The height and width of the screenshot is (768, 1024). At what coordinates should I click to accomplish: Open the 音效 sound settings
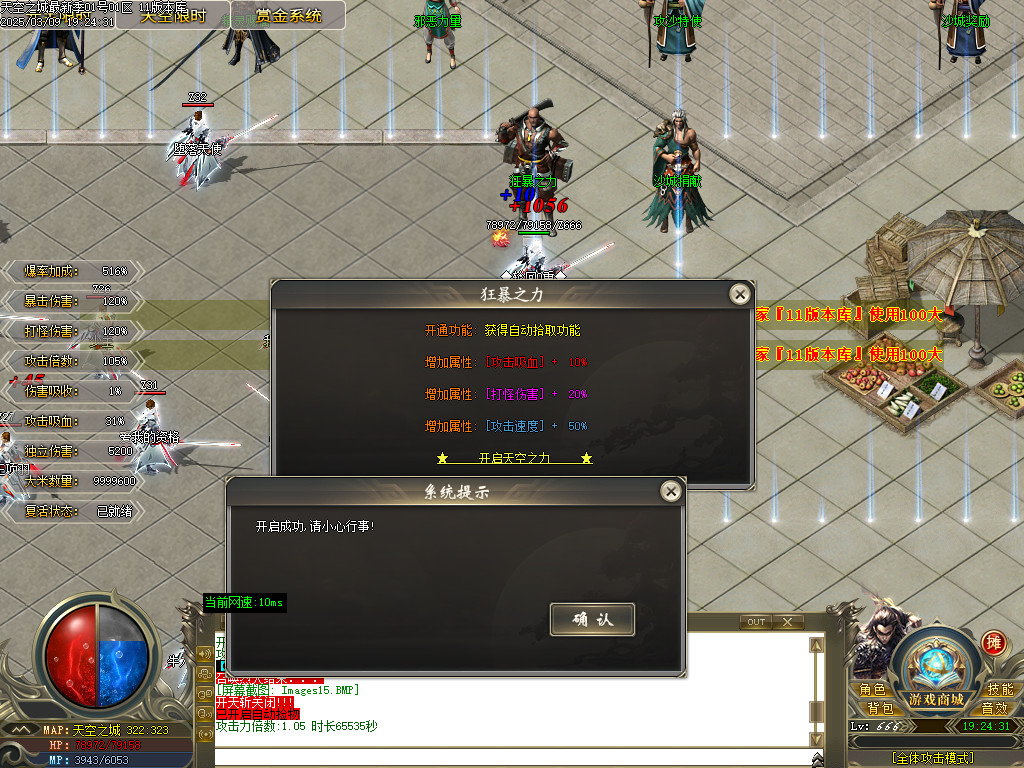coord(994,708)
